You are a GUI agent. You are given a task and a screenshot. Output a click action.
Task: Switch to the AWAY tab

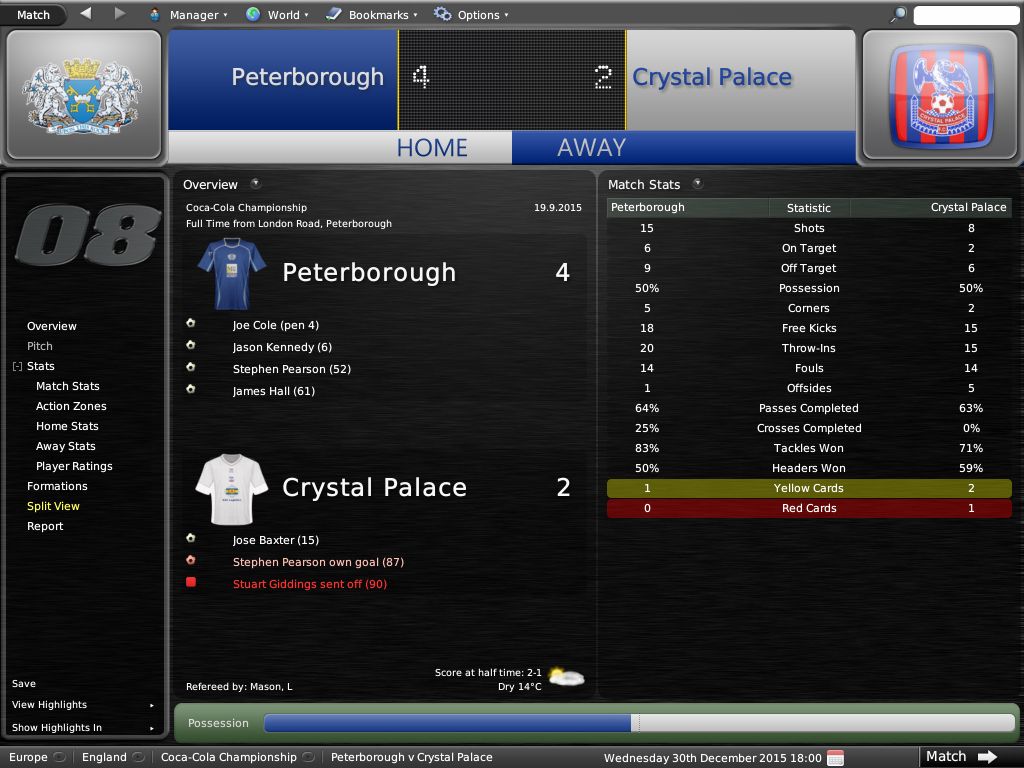click(x=591, y=147)
